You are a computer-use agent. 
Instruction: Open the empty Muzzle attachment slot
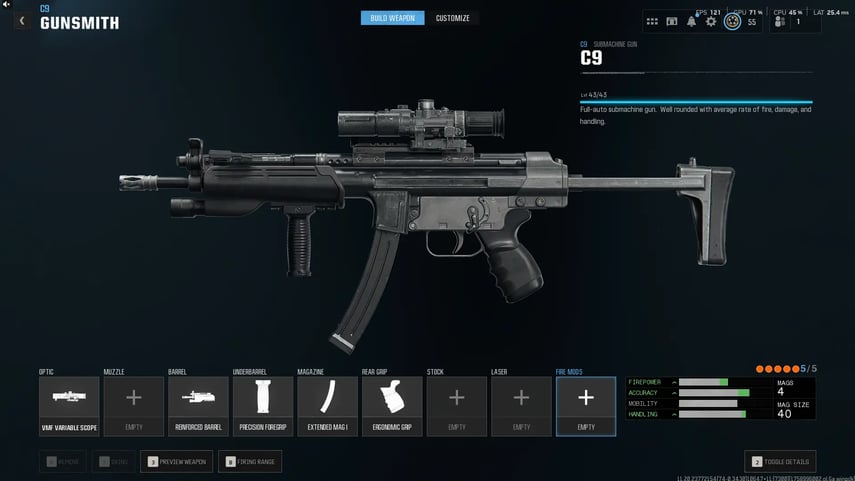tap(133, 406)
